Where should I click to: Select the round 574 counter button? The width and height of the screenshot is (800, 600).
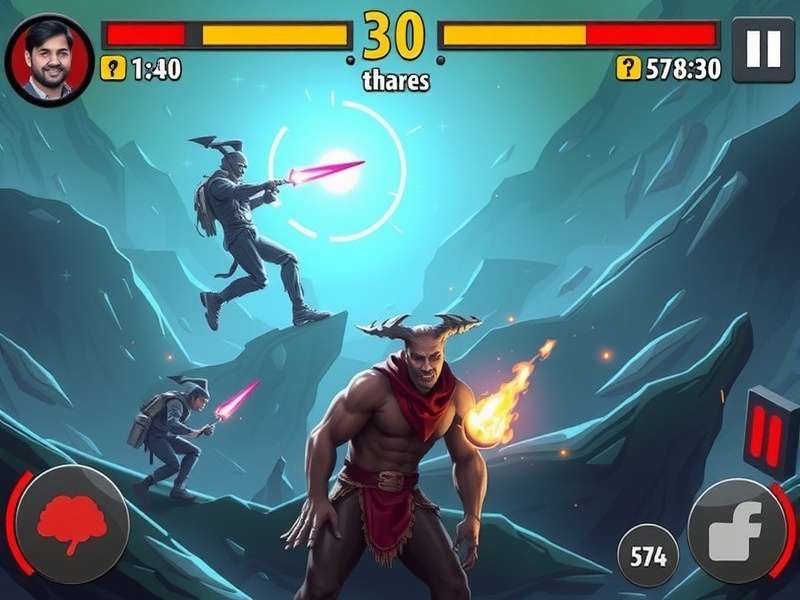(x=648, y=555)
